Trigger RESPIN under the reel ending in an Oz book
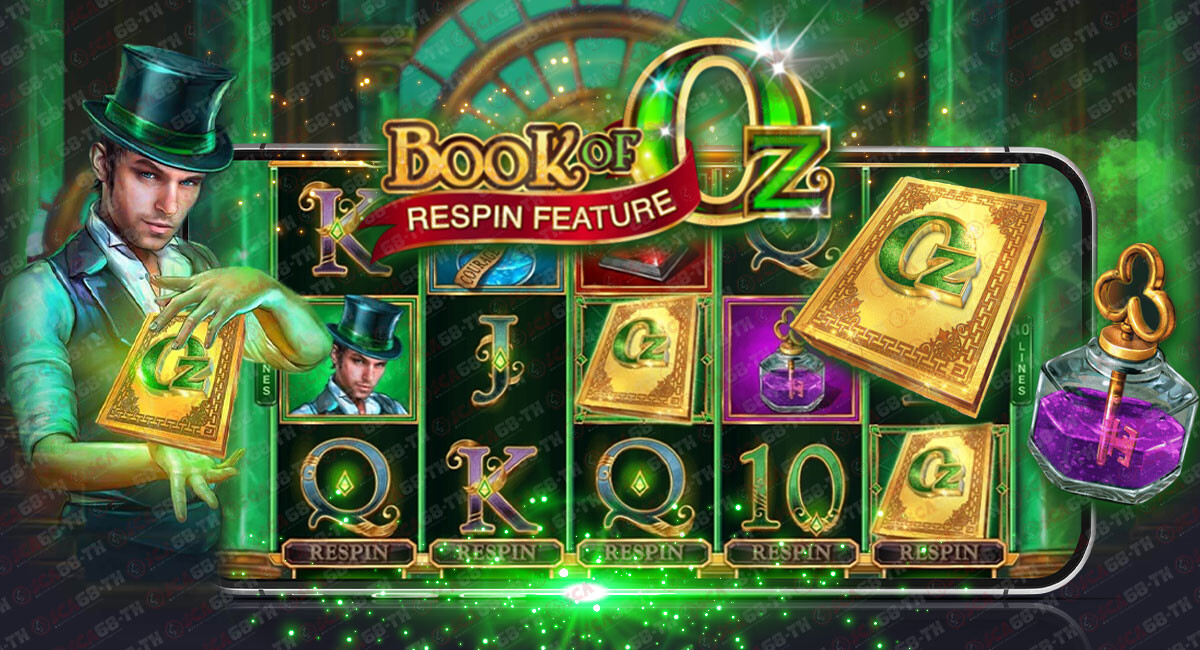 point(938,552)
